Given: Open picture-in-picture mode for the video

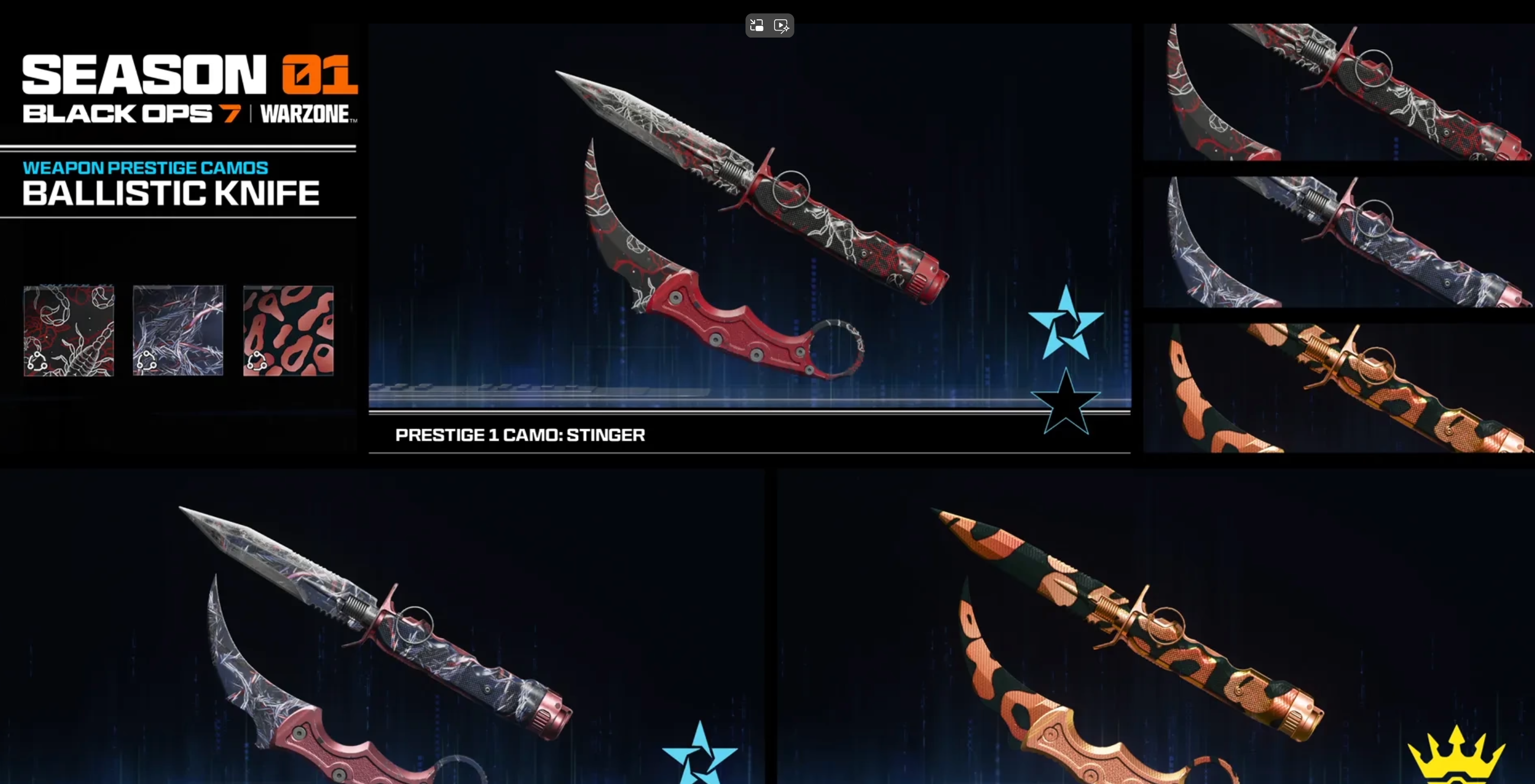Looking at the screenshot, I should point(757,26).
